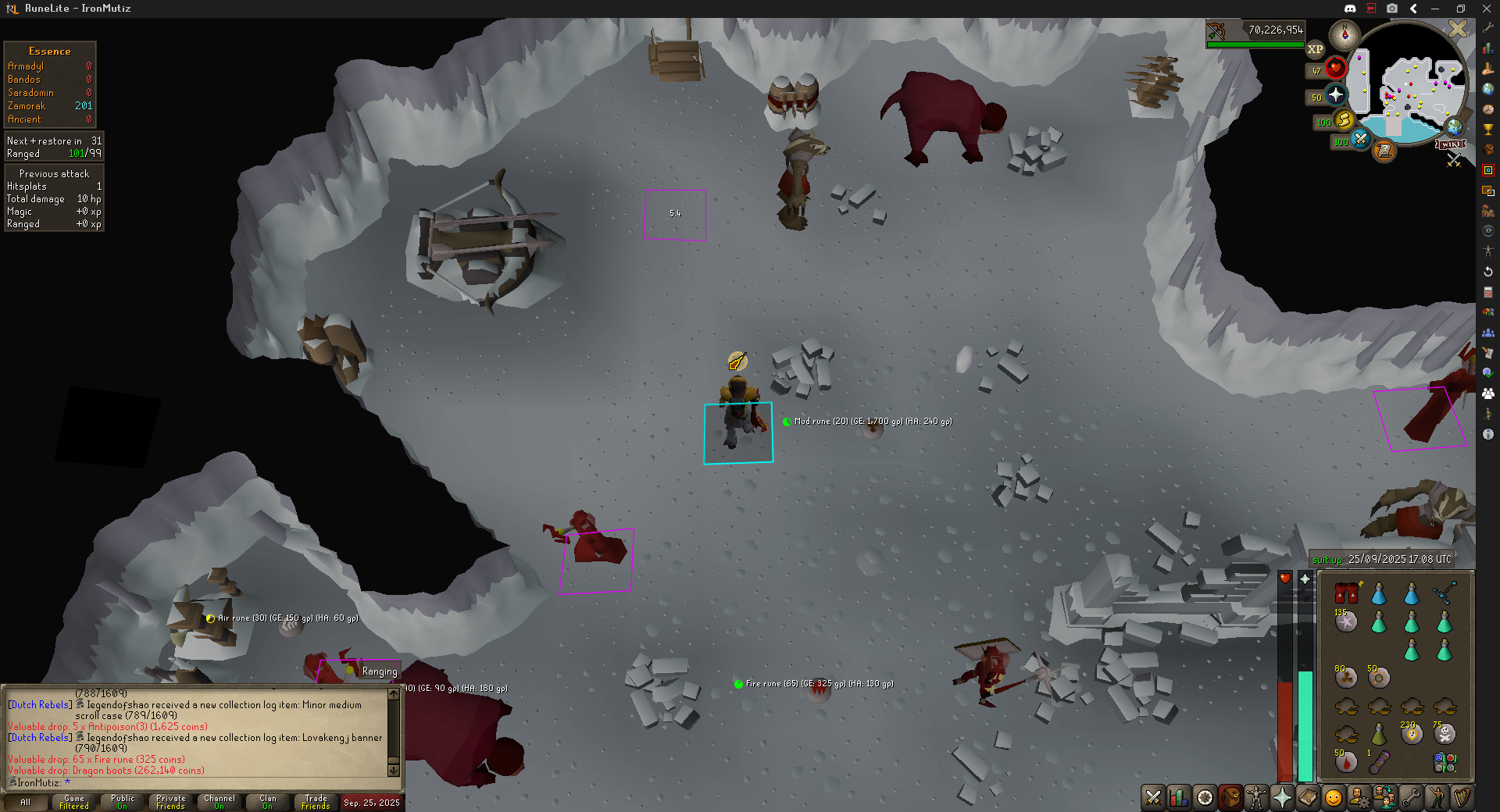Open the Clan chat tab

[x=267, y=802]
